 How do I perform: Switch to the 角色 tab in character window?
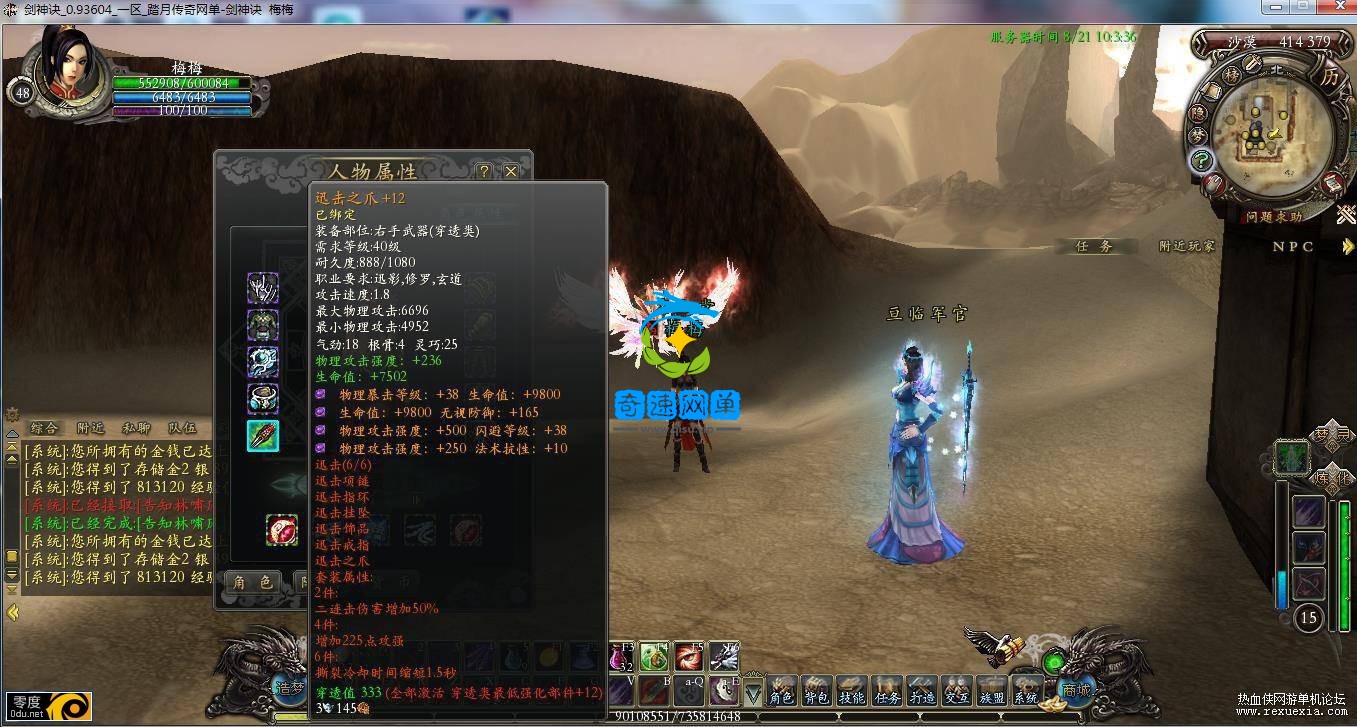[252, 582]
